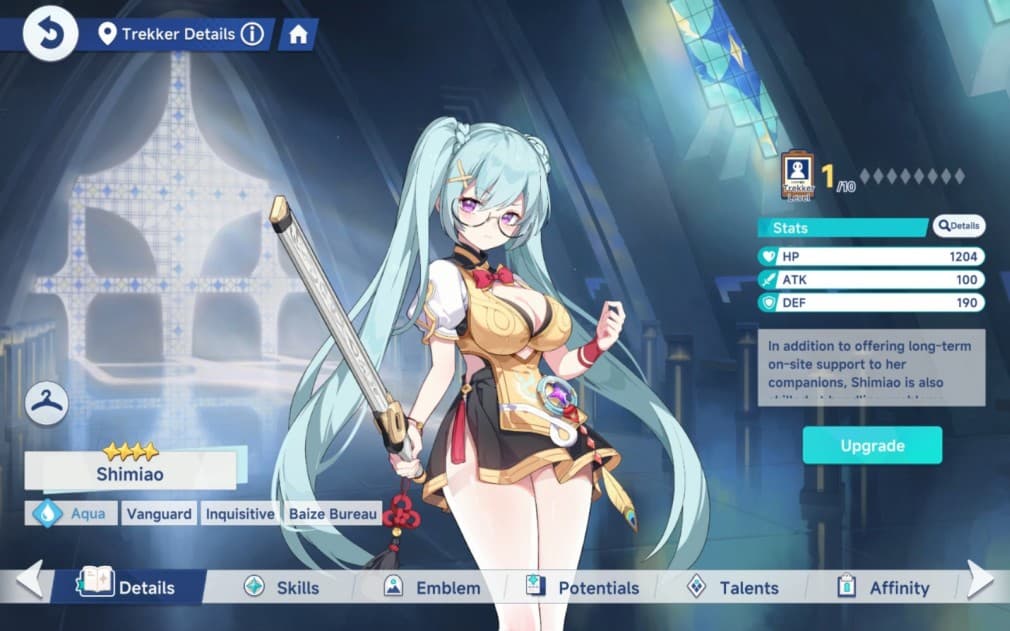This screenshot has height=631, width=1010.
Task: Show the Talents tab
Action: [733, 587]
